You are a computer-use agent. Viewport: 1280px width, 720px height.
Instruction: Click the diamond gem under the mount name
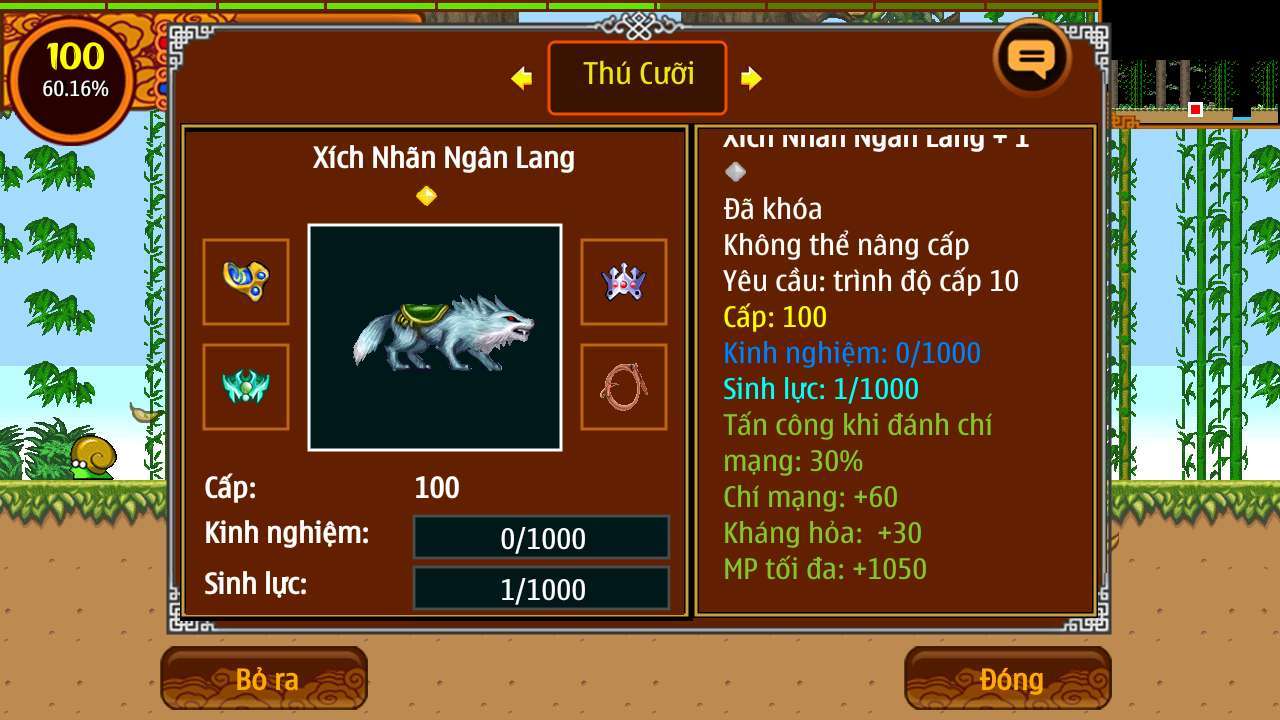click(428, 195)
